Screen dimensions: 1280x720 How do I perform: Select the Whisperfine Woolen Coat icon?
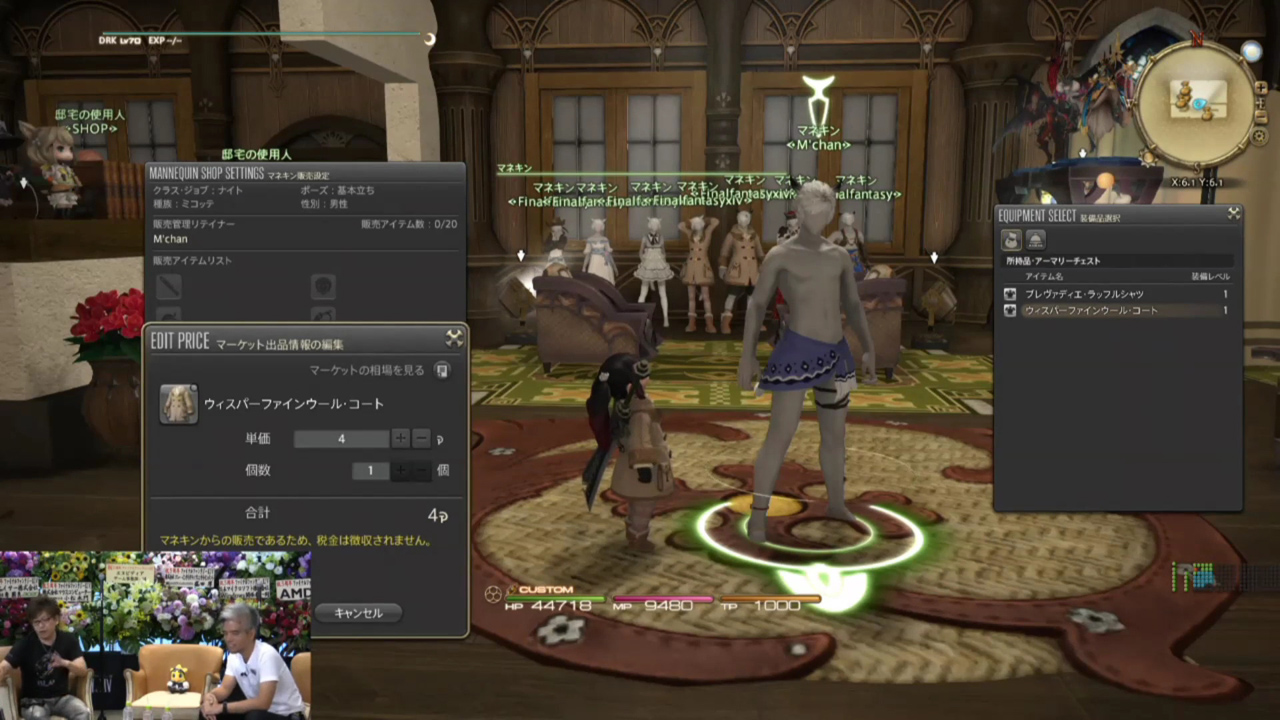click(x=179, y=404)
